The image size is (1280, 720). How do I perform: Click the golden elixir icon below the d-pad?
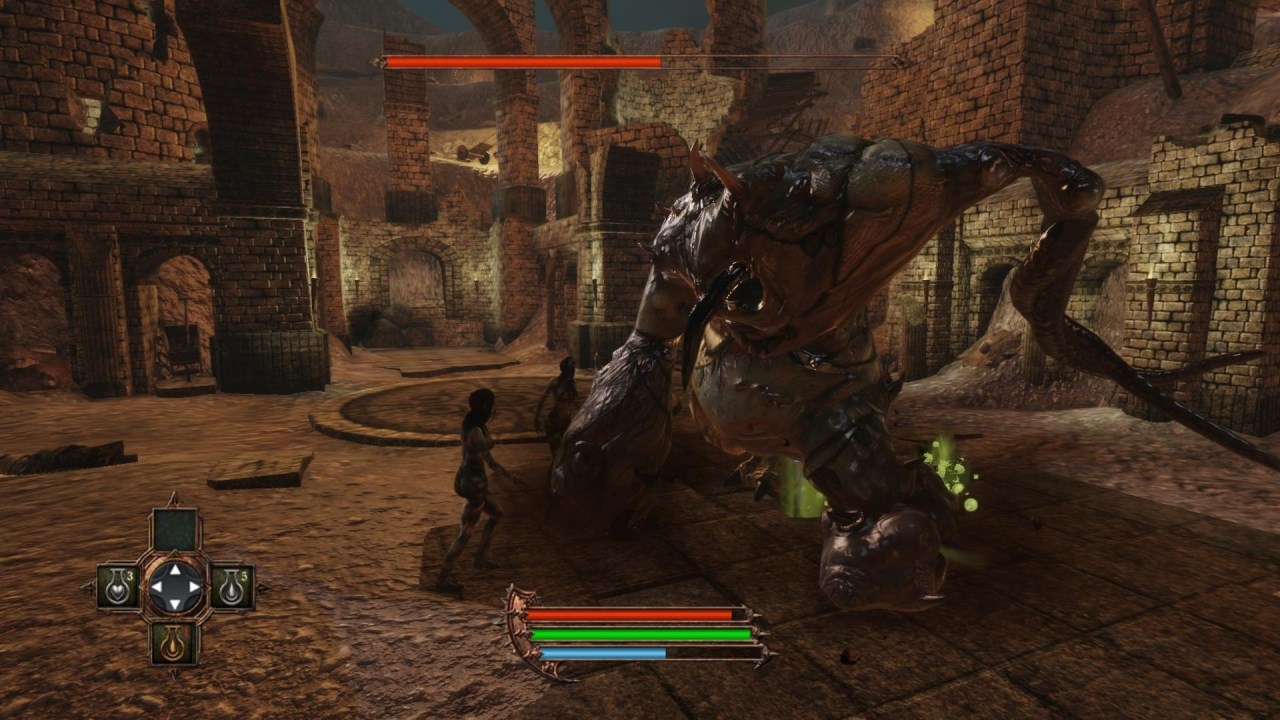pos(175,643)
